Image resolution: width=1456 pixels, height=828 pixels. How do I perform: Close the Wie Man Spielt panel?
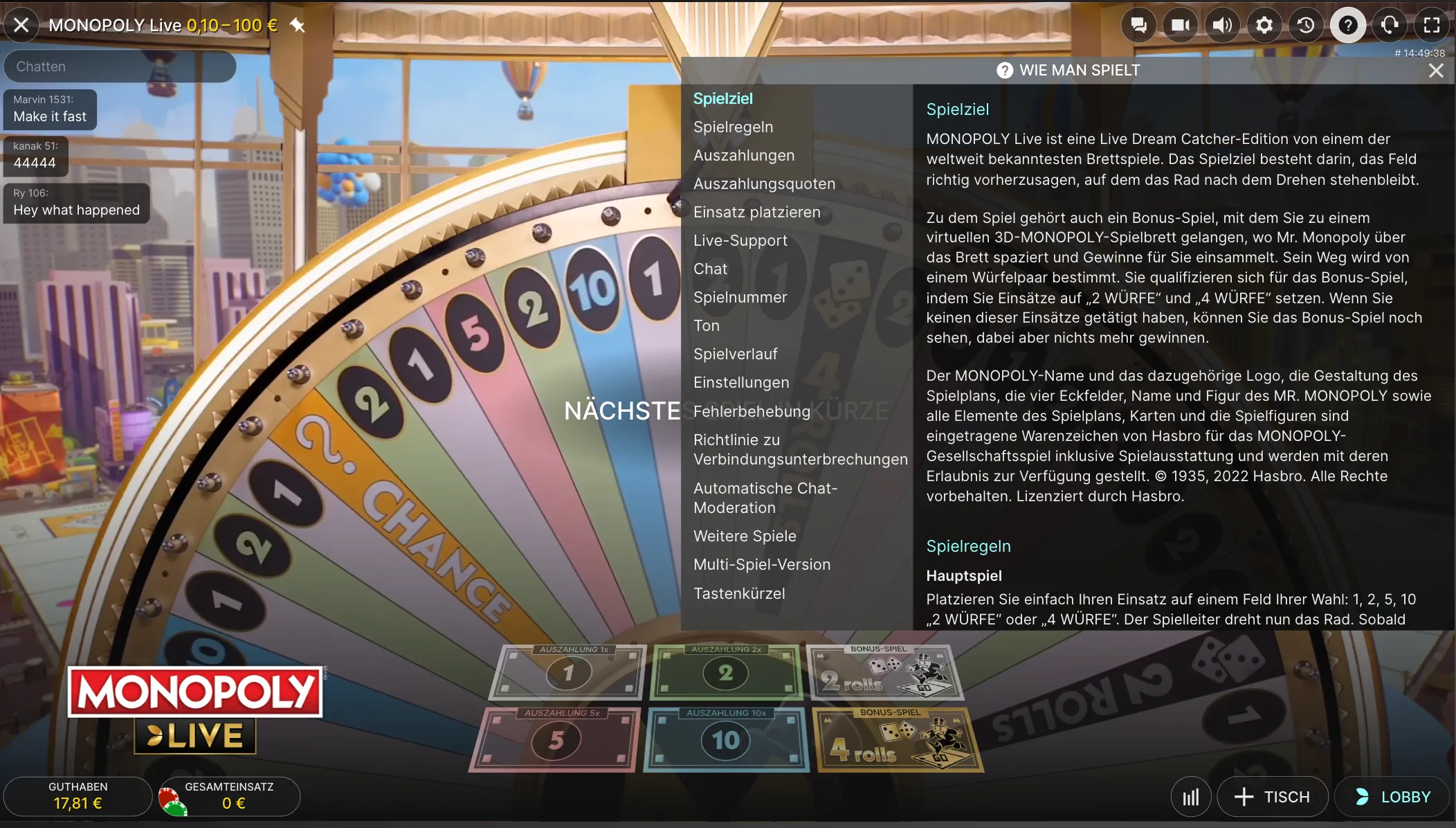[x=1437, y=70]
